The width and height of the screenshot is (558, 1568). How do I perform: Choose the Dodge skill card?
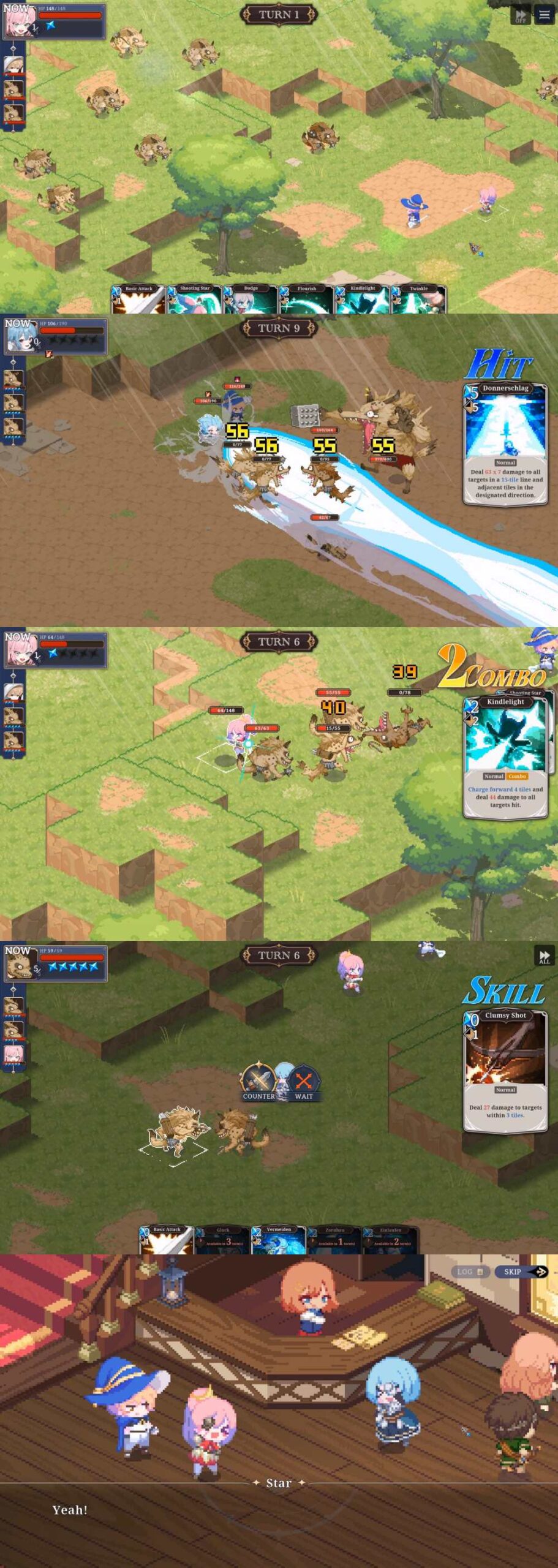[x=251, y=300]
